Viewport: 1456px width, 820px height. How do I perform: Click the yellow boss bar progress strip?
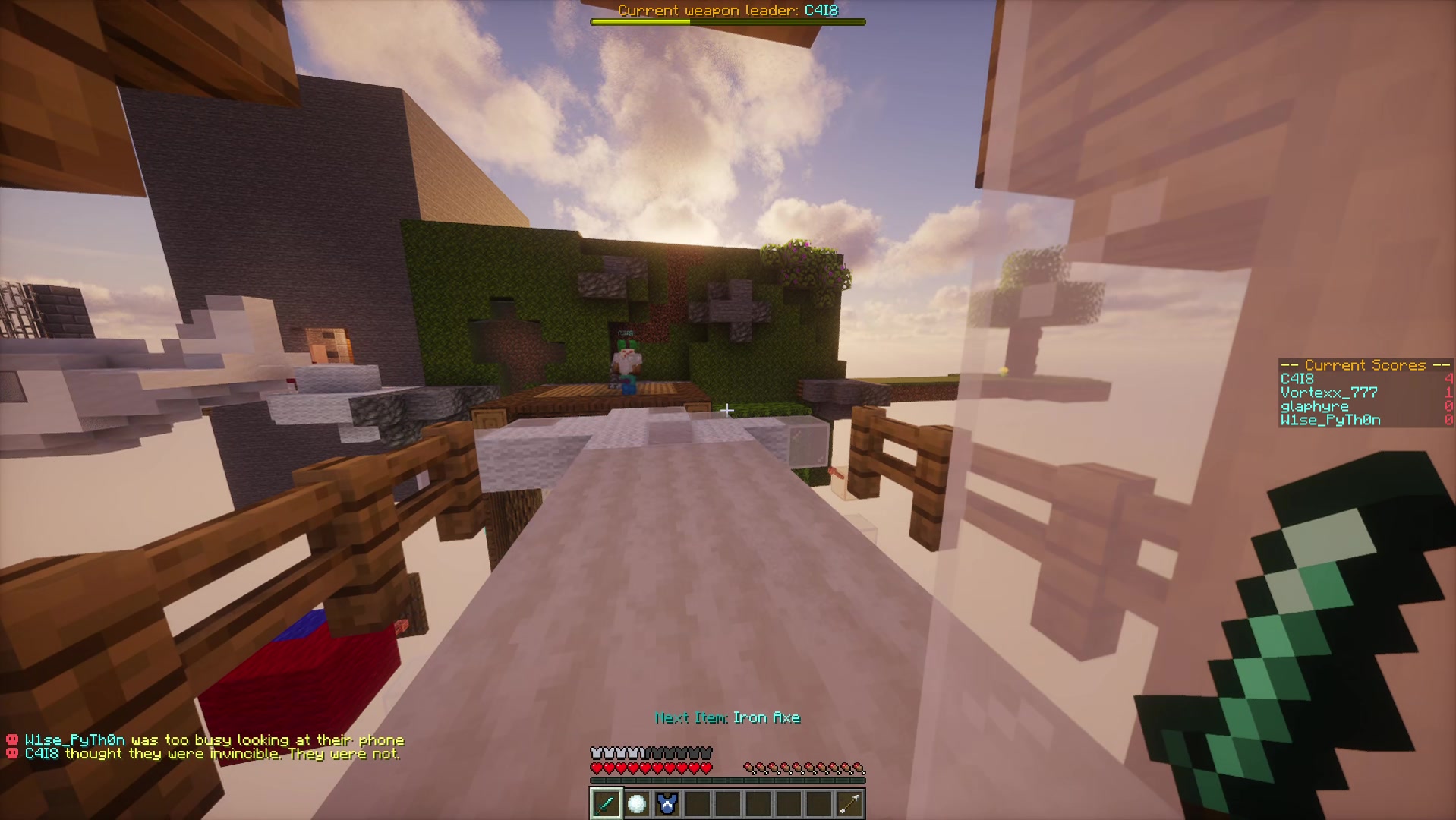click(641, 22)
